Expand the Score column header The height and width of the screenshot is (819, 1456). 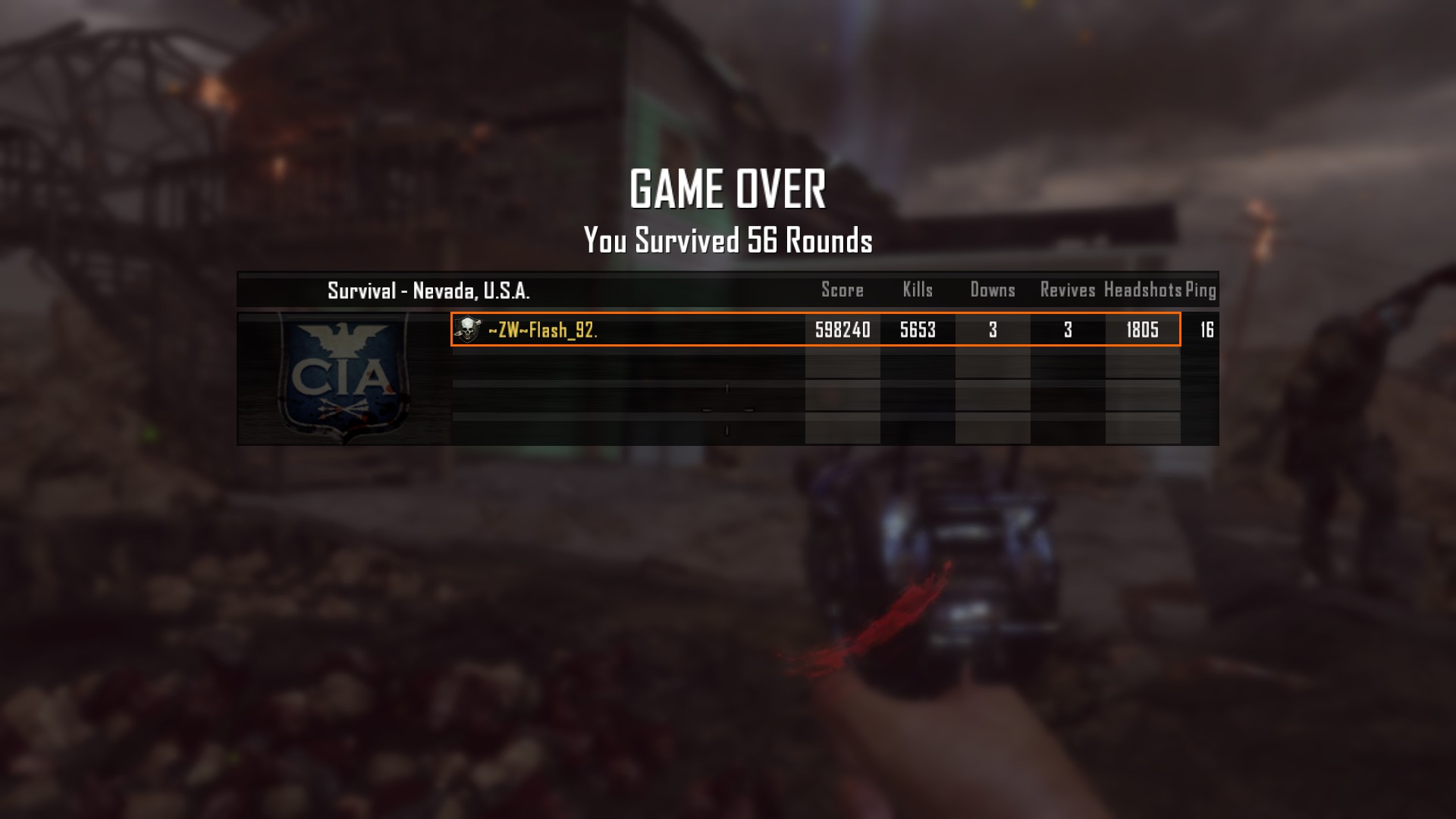pos(842,290)
